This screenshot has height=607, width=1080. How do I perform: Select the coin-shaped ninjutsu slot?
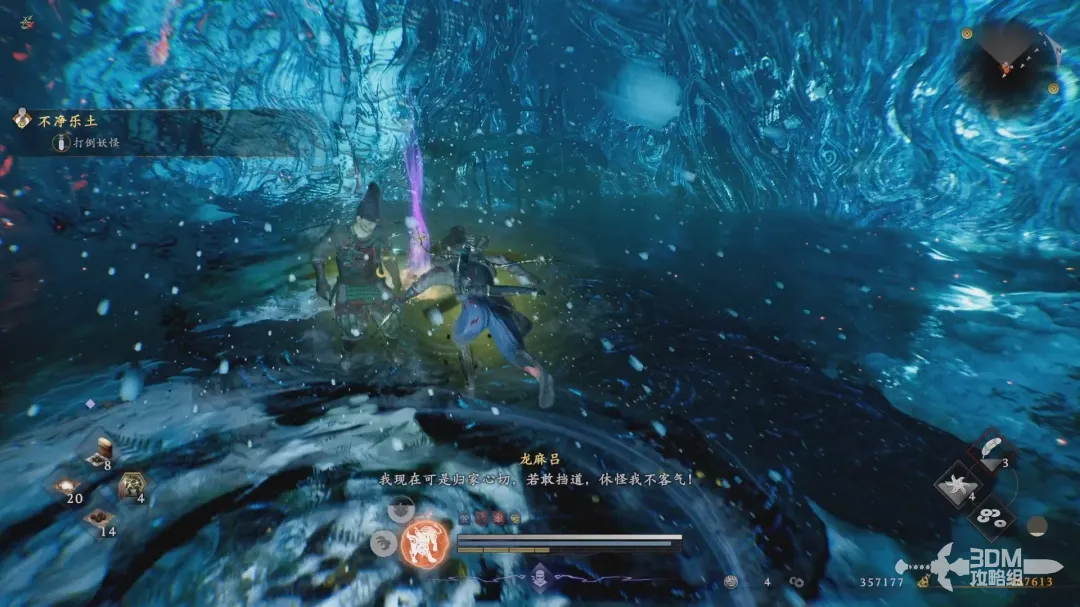click(991, 517)
